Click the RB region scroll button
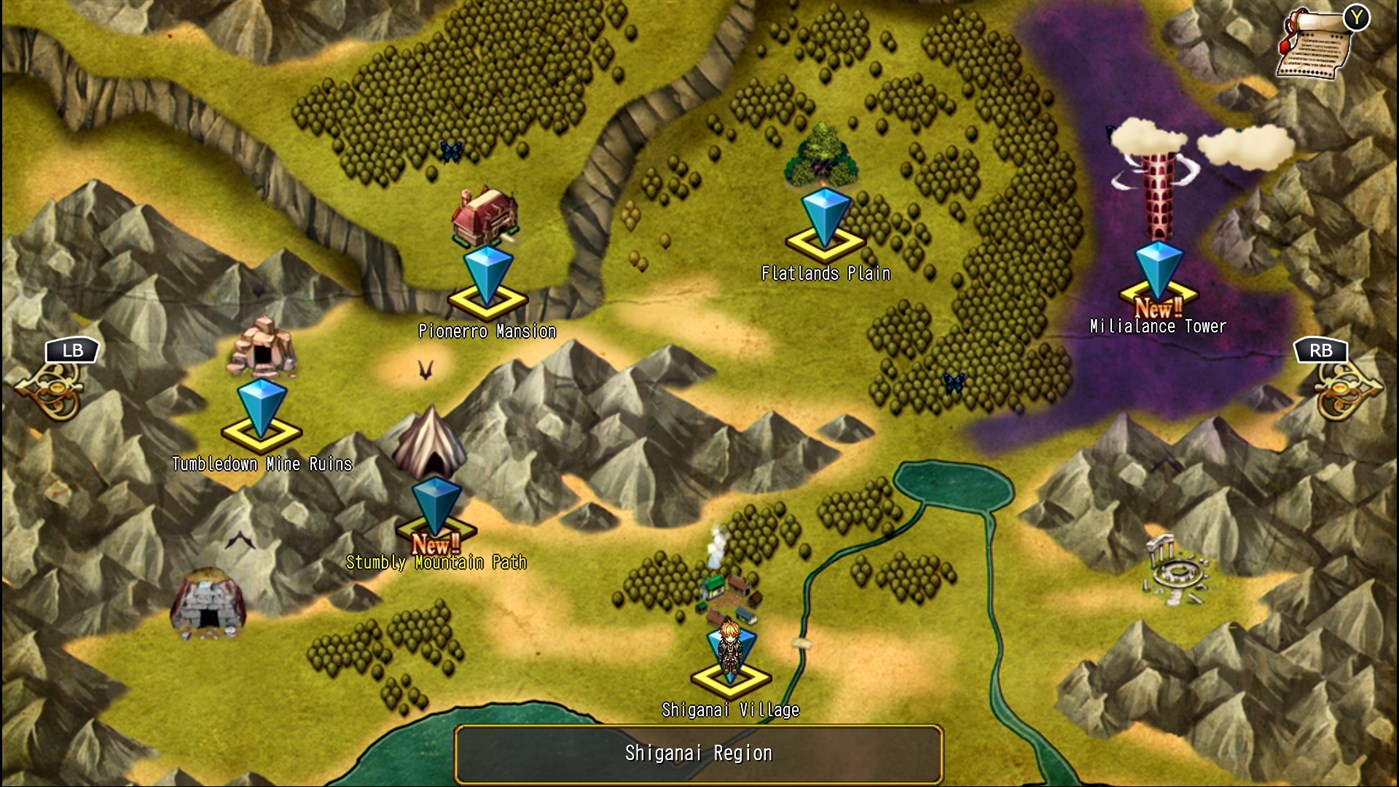 pos(1321,349)
